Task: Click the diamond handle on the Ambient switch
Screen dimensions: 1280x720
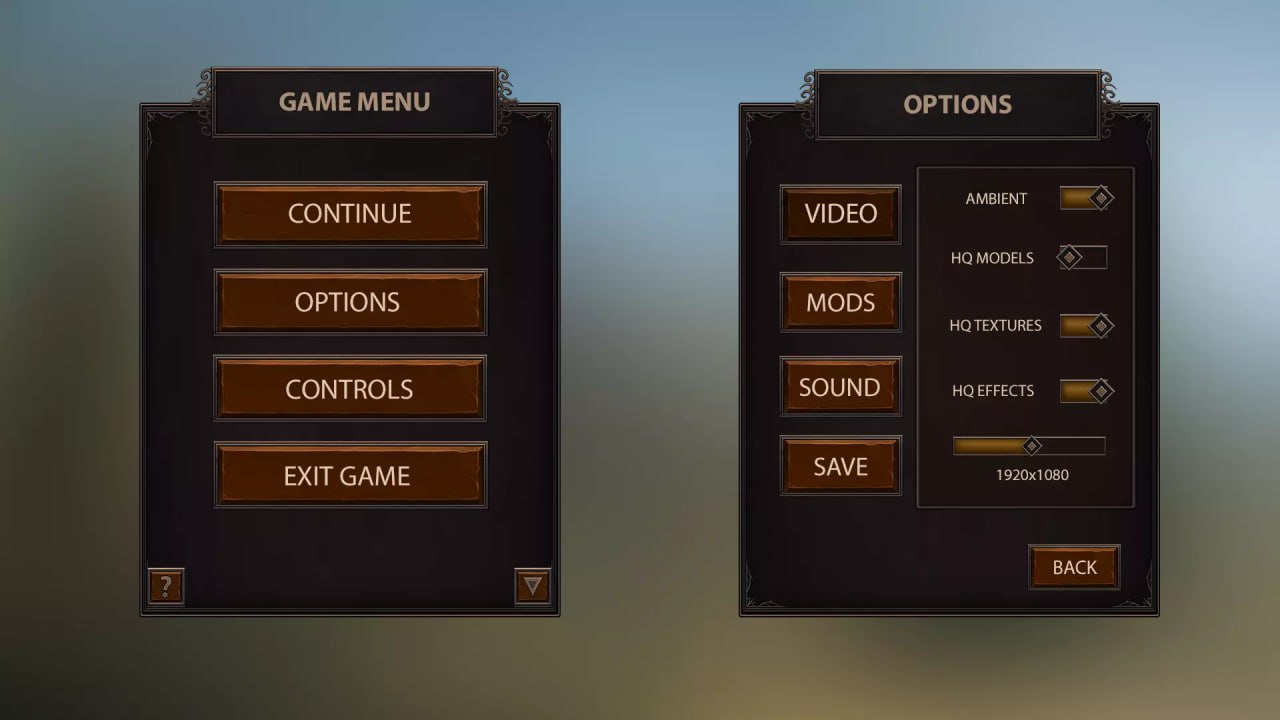Action: tap(1102, 197)
